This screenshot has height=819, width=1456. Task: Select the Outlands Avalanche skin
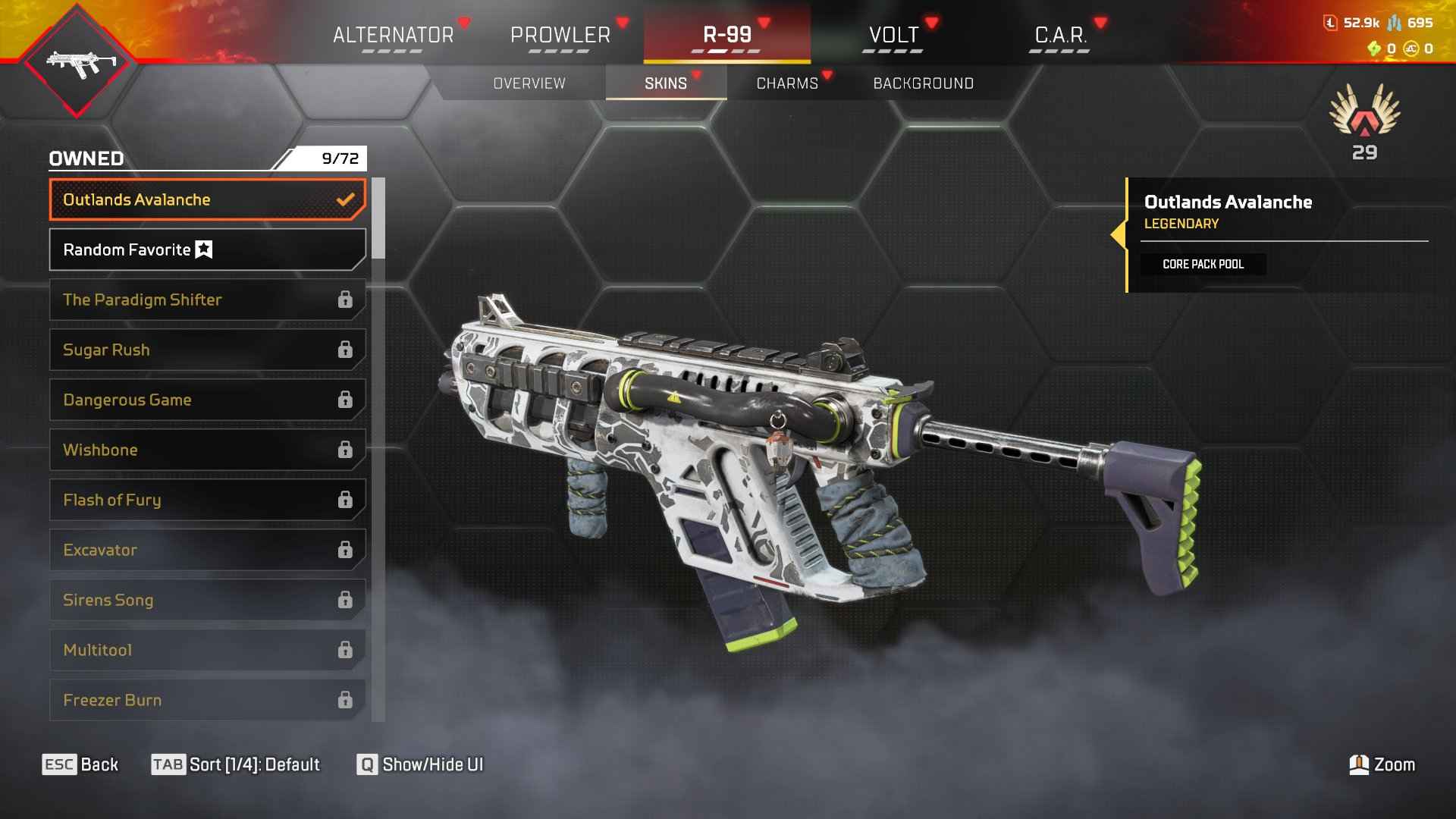click(x=207, y=199)
